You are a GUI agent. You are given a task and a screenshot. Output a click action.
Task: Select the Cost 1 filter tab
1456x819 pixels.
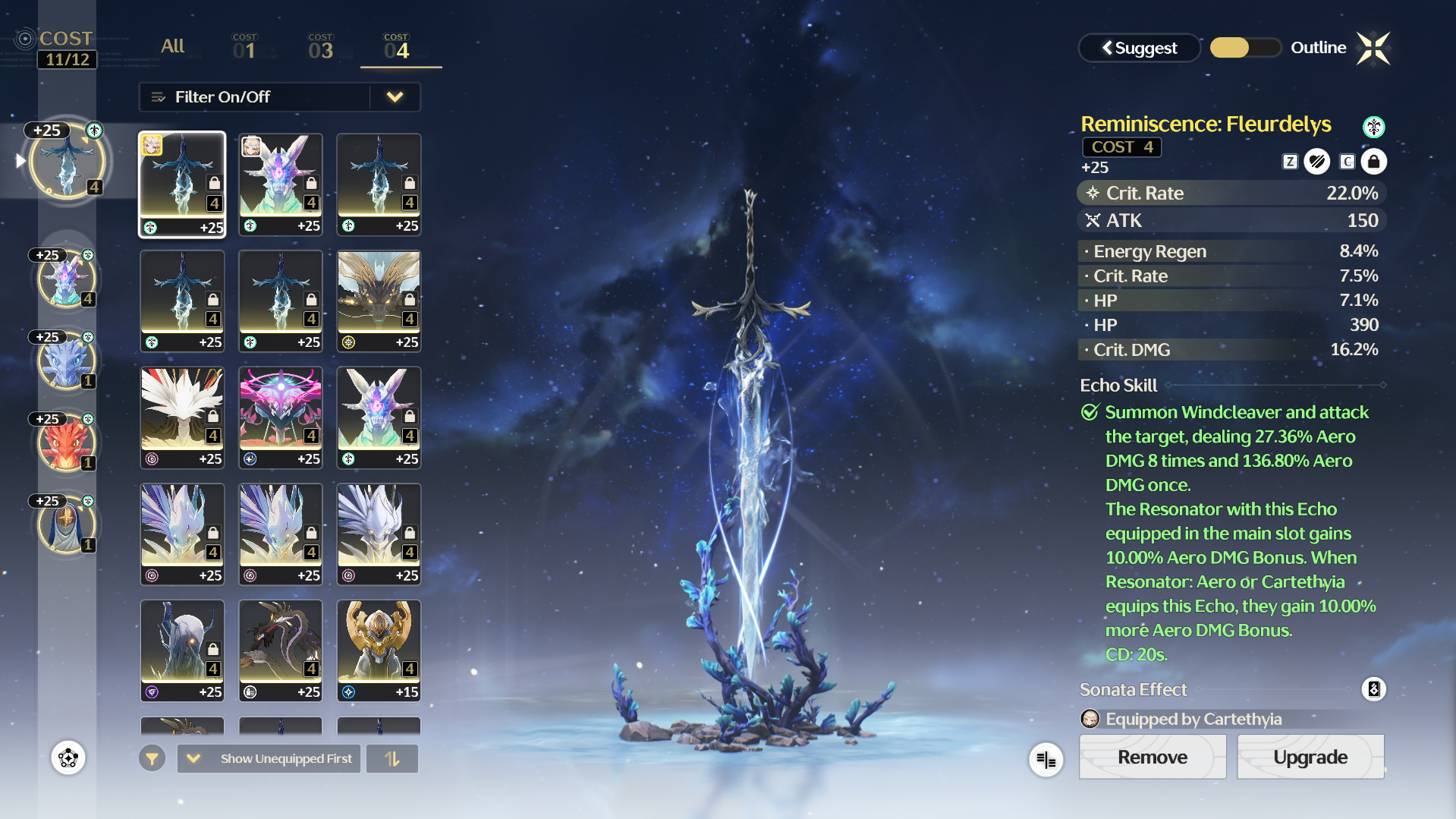tap(244, 47)
